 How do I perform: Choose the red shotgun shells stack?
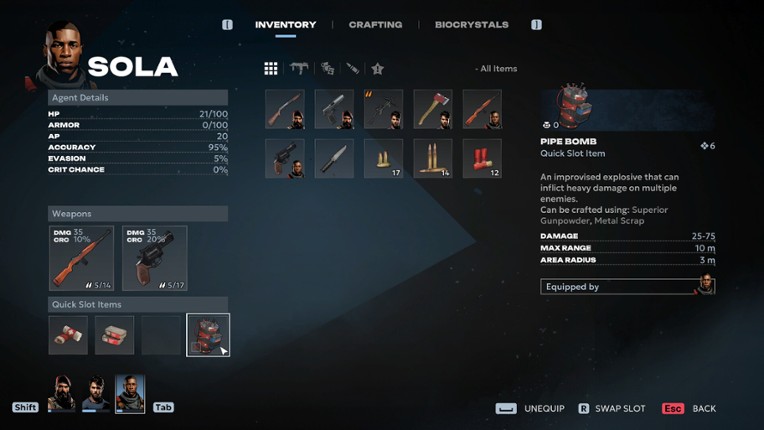pos(482,158)
